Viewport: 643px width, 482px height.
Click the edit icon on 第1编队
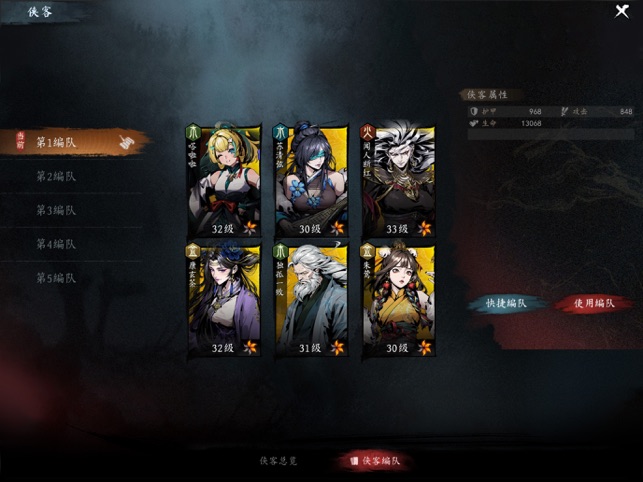(126, 143)
